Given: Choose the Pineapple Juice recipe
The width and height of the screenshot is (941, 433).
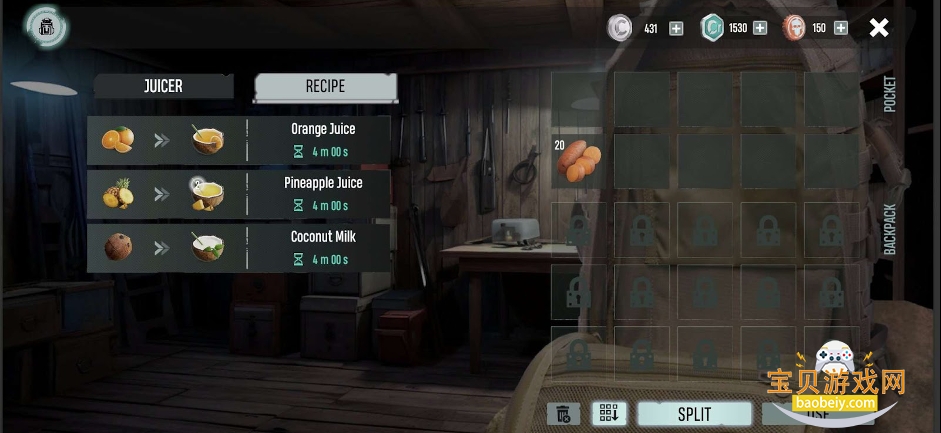Looking at the screenshot, I should 238,193.
